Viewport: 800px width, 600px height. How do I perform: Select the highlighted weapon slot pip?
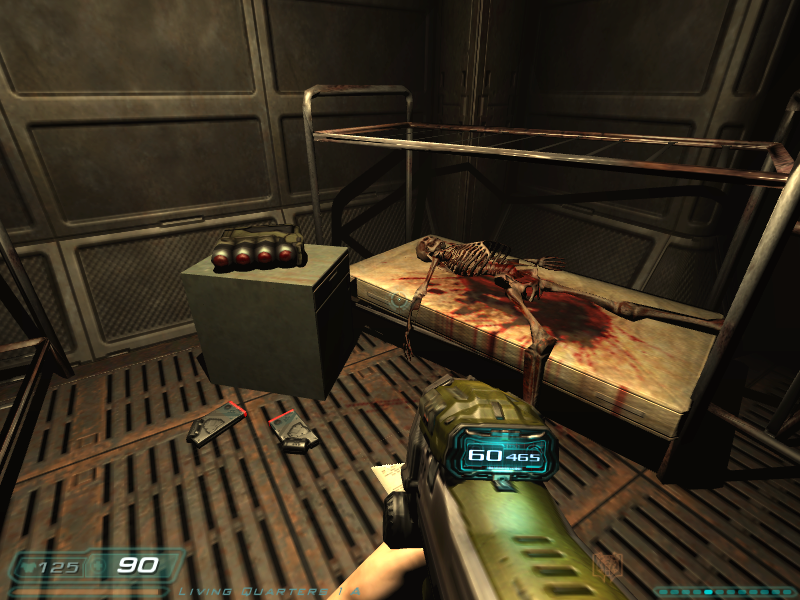[x=708, y=592]
